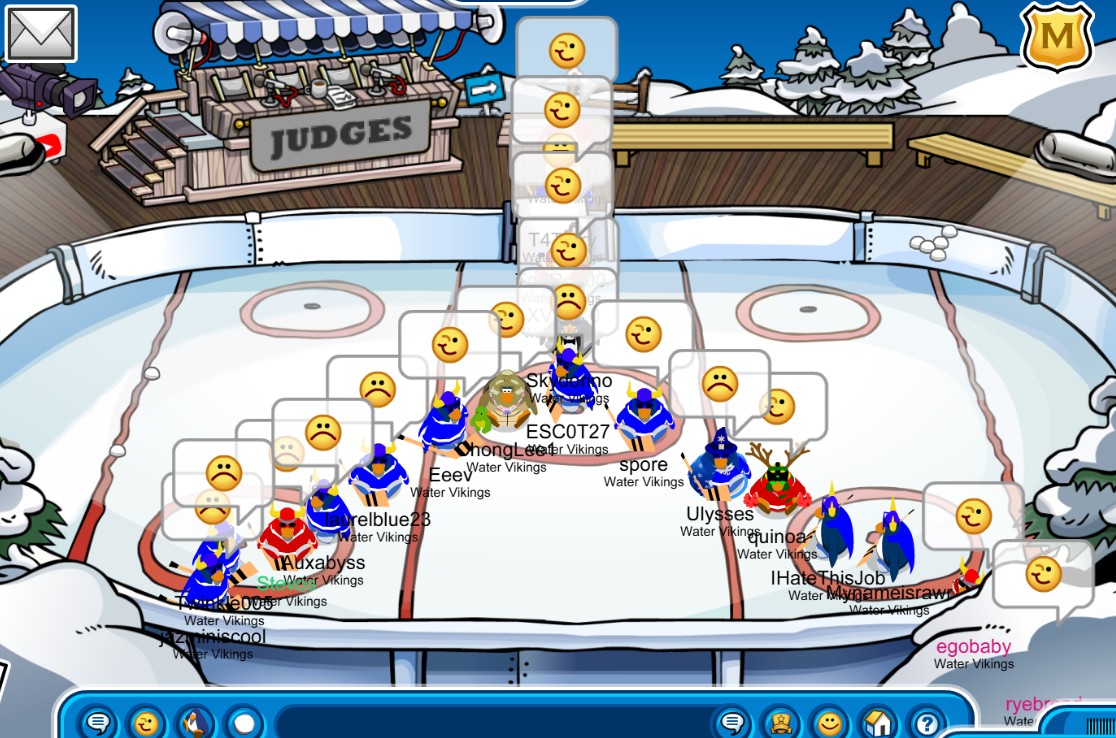Select the snowball throw button

click(244, 722)
